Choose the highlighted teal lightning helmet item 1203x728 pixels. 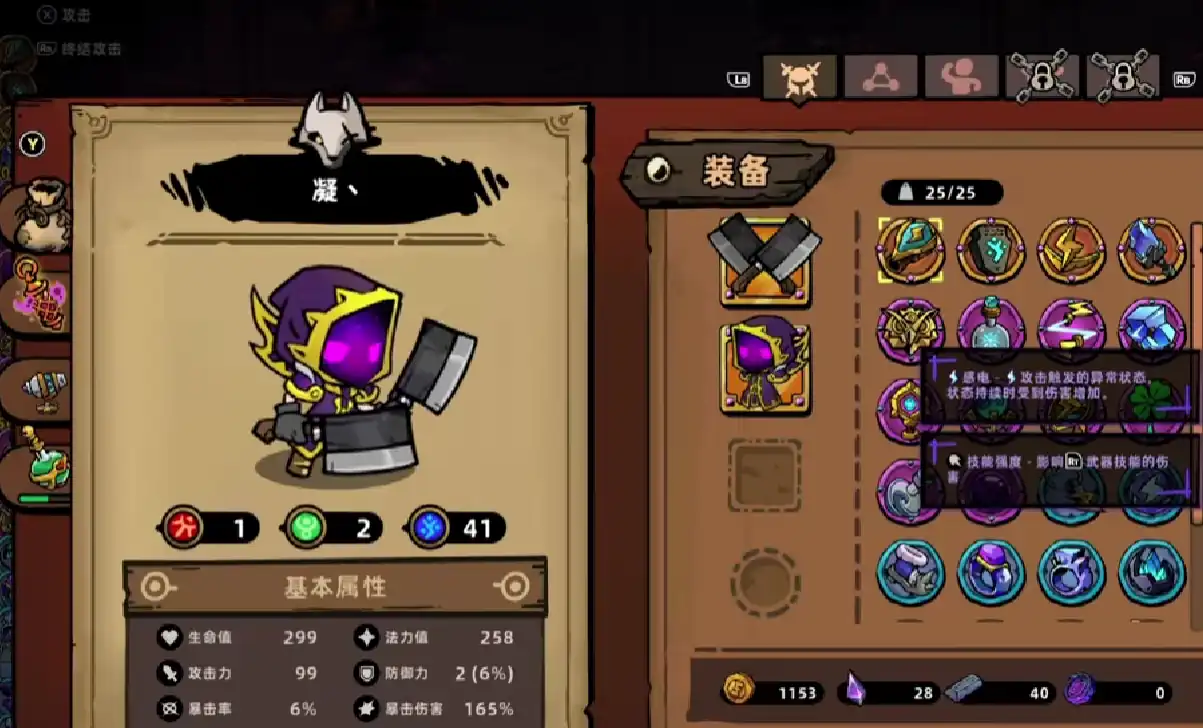(910, 250)
